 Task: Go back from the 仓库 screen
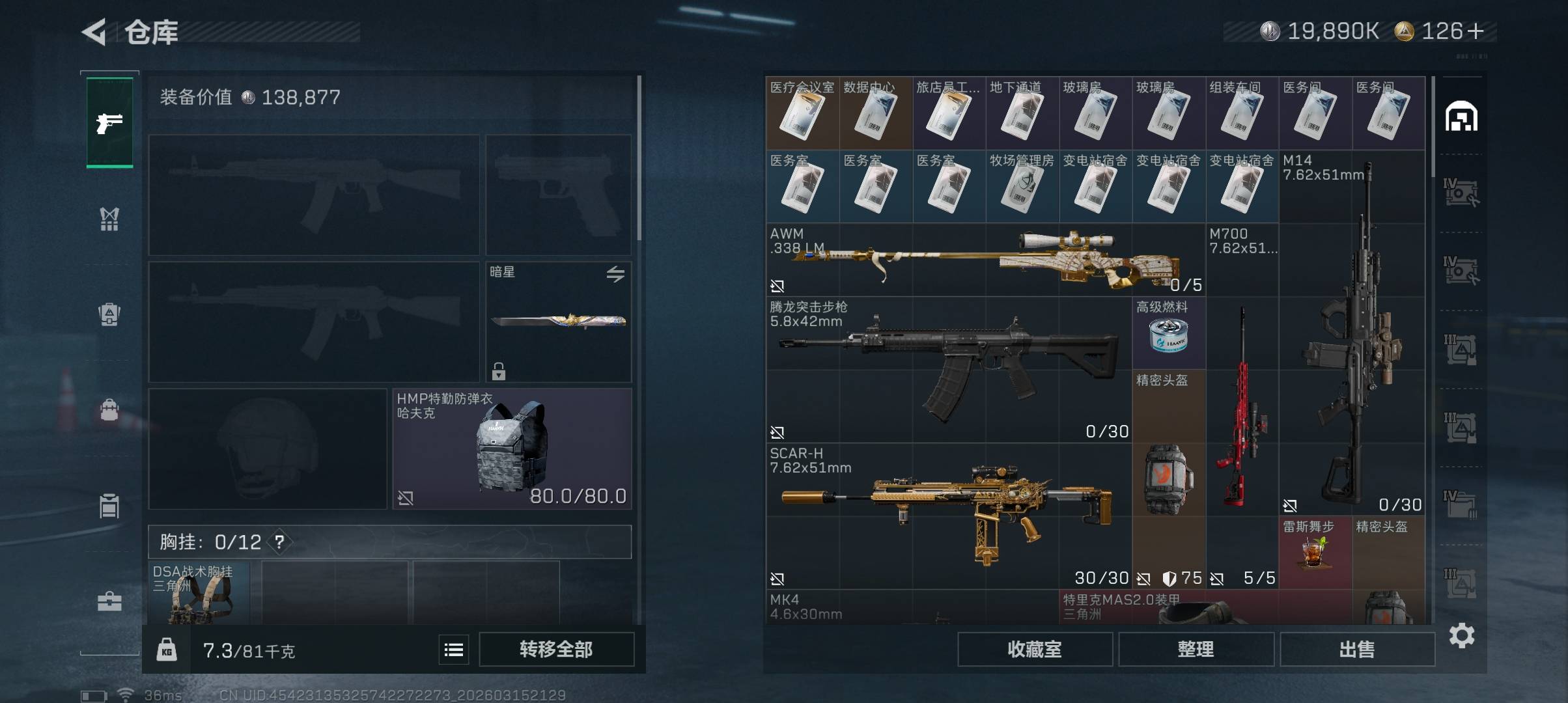coord(95,32)
